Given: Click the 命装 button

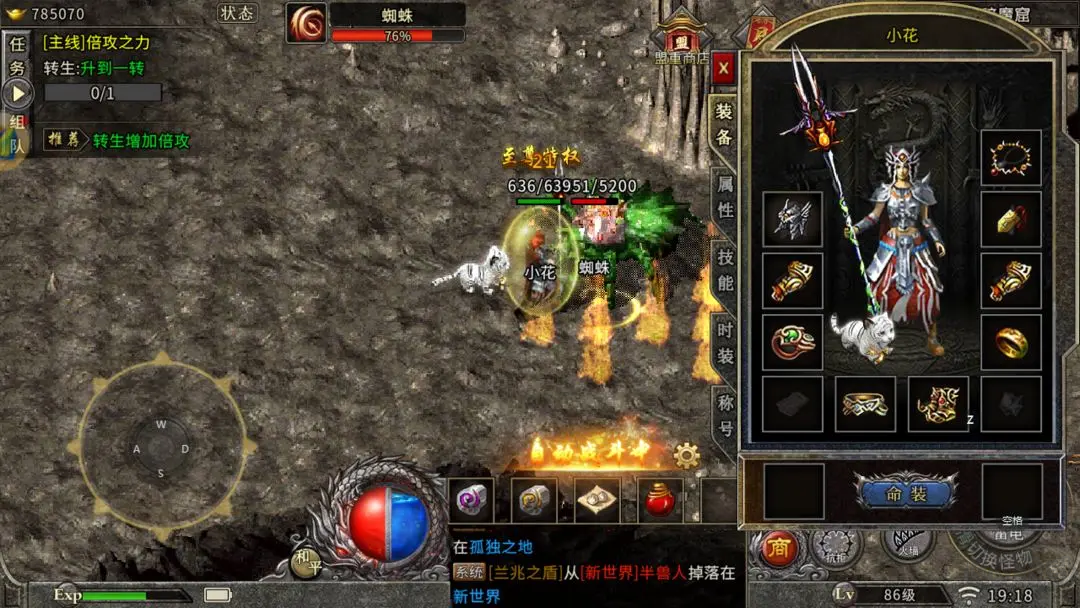Looking at the screenshot, I should point(906,493).
